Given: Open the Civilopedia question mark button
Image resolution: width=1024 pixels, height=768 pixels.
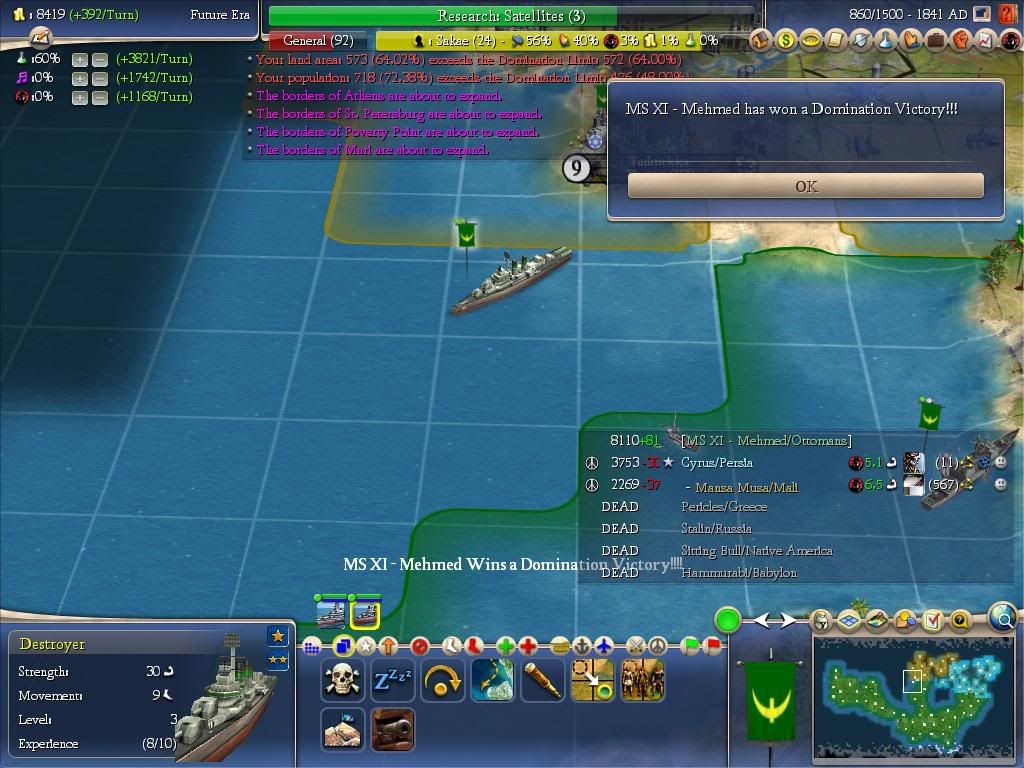Looking at the screenshot, I should [x=1008, y=41].
